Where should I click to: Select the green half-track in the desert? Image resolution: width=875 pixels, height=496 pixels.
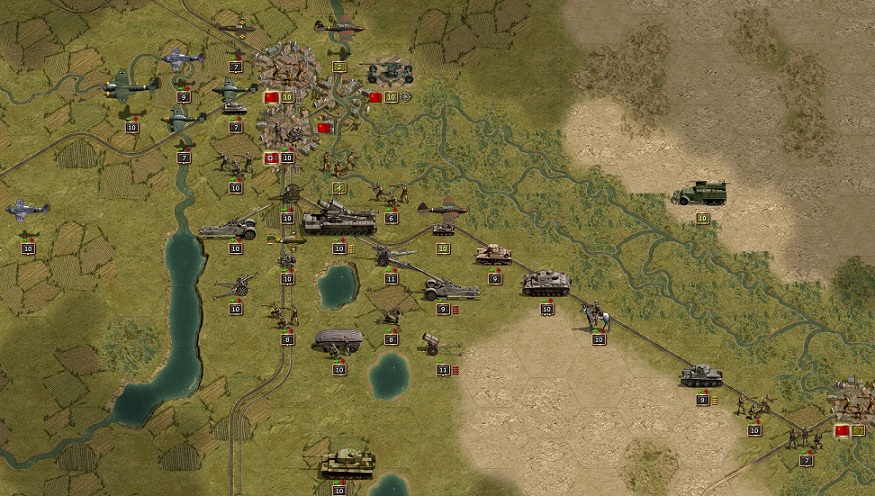click(x=699, y=193)
